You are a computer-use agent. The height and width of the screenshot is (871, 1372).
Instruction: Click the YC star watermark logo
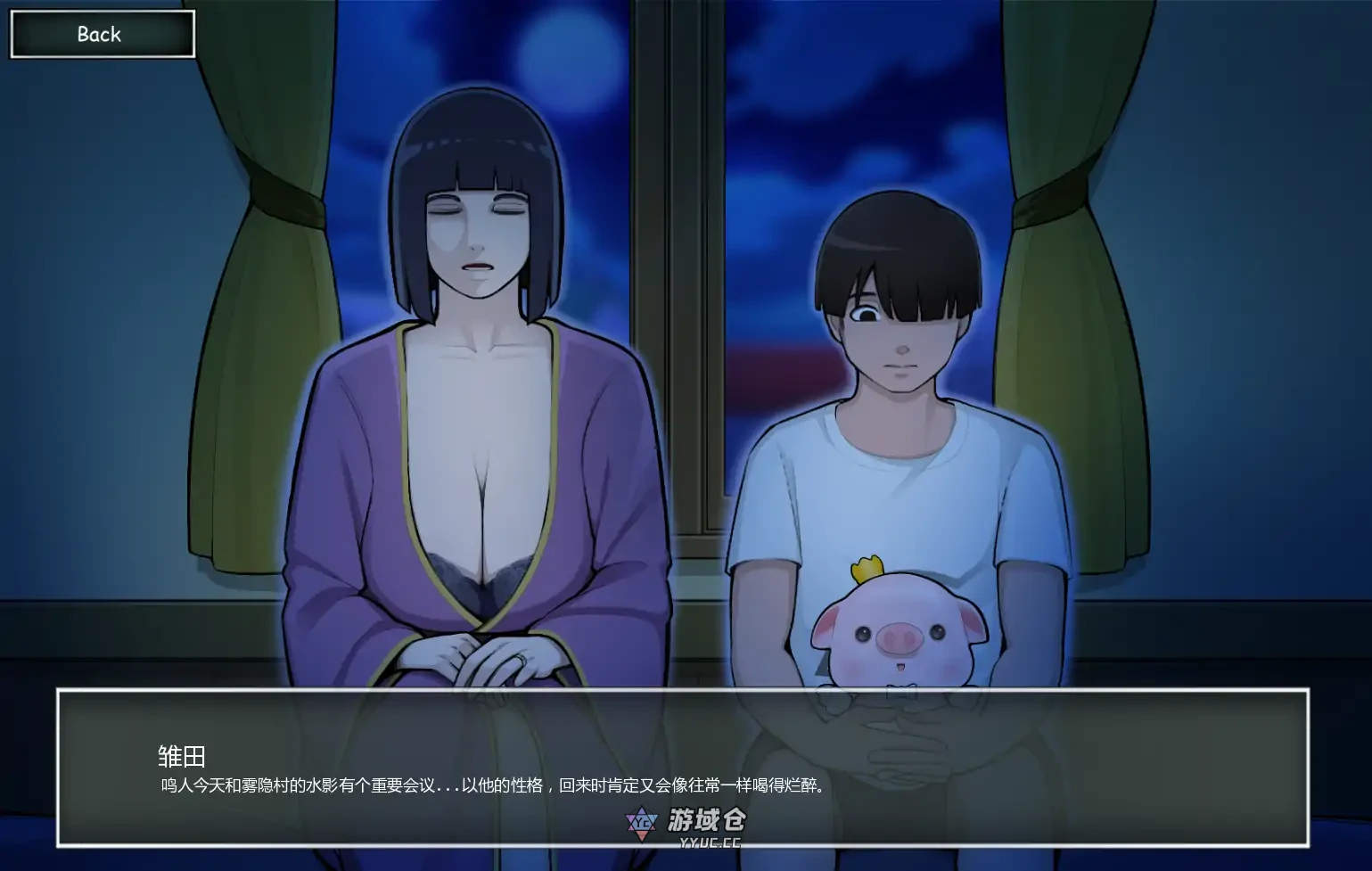point(642,821)
